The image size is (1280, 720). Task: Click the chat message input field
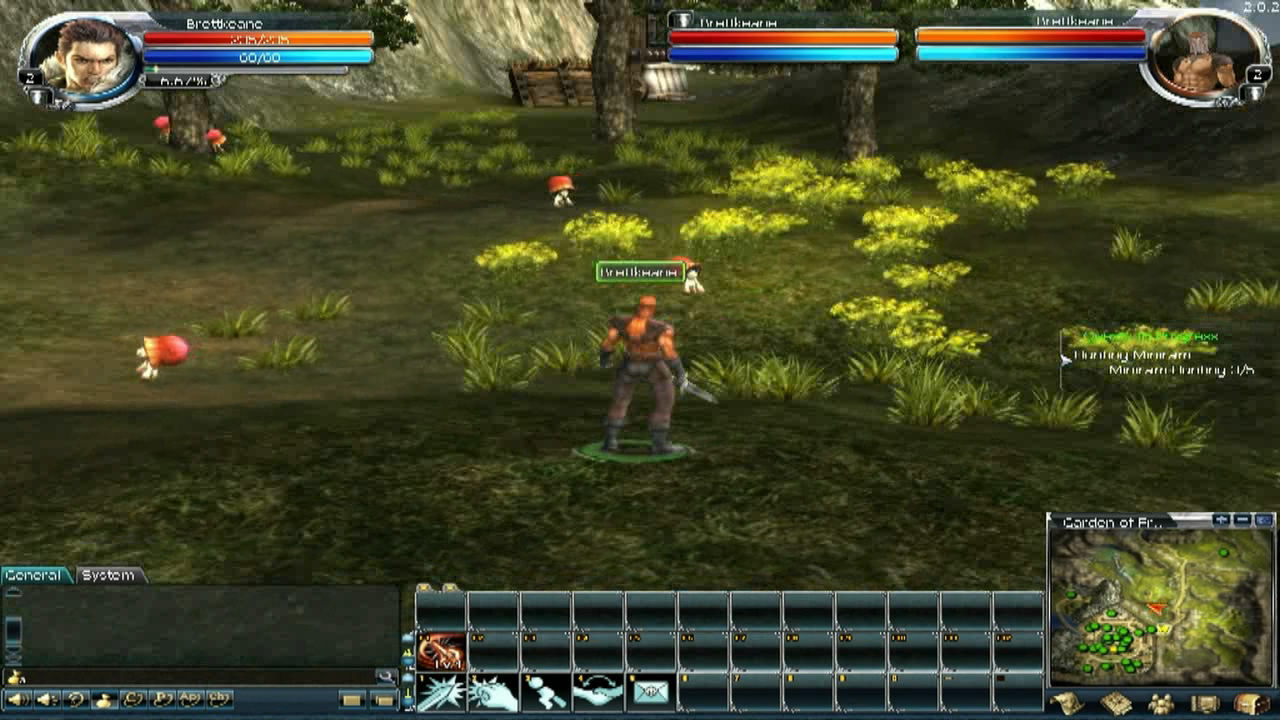pyautogui.click(x=190, y=677)
